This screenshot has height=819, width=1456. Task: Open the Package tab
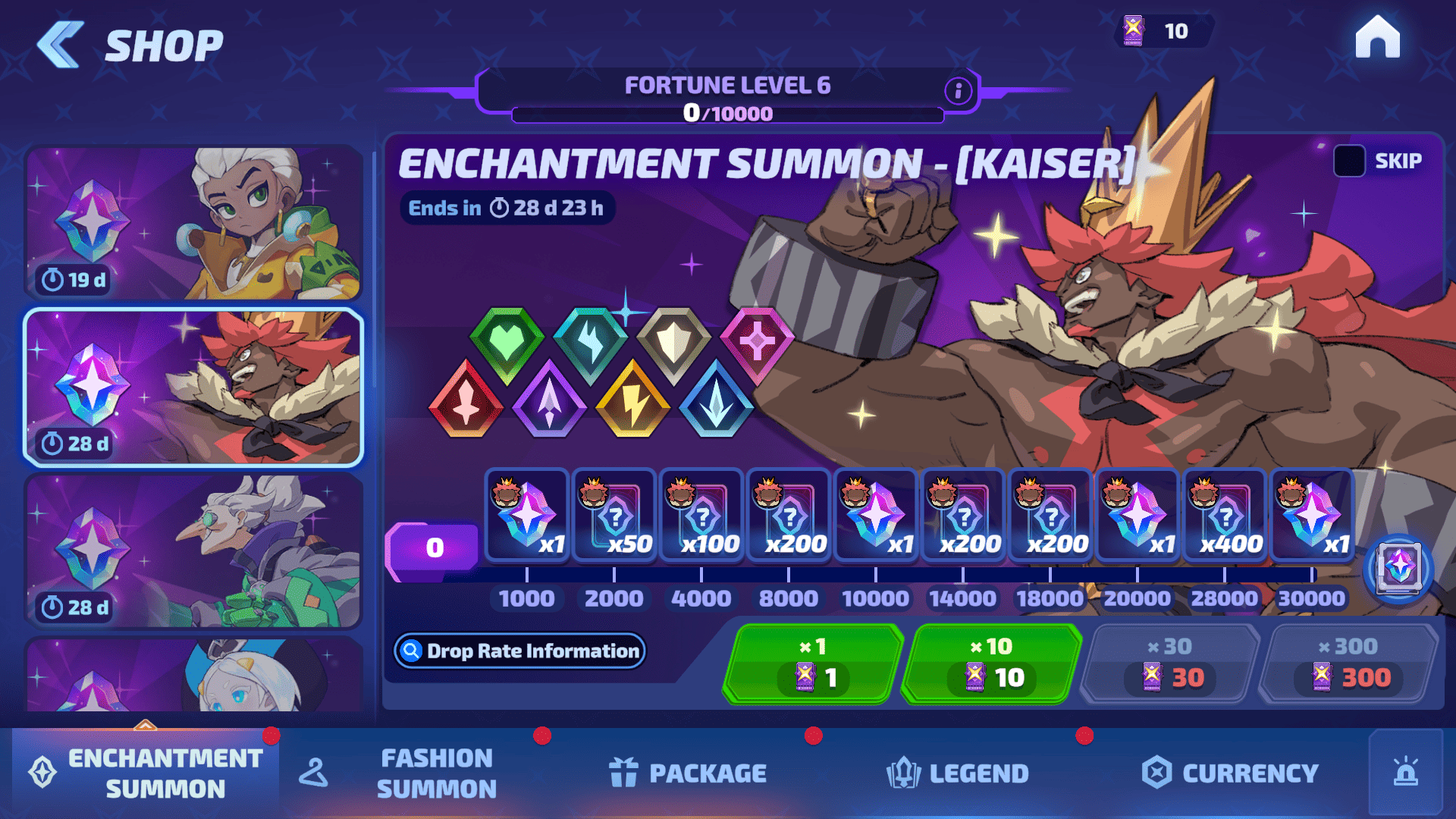(689, 773)
